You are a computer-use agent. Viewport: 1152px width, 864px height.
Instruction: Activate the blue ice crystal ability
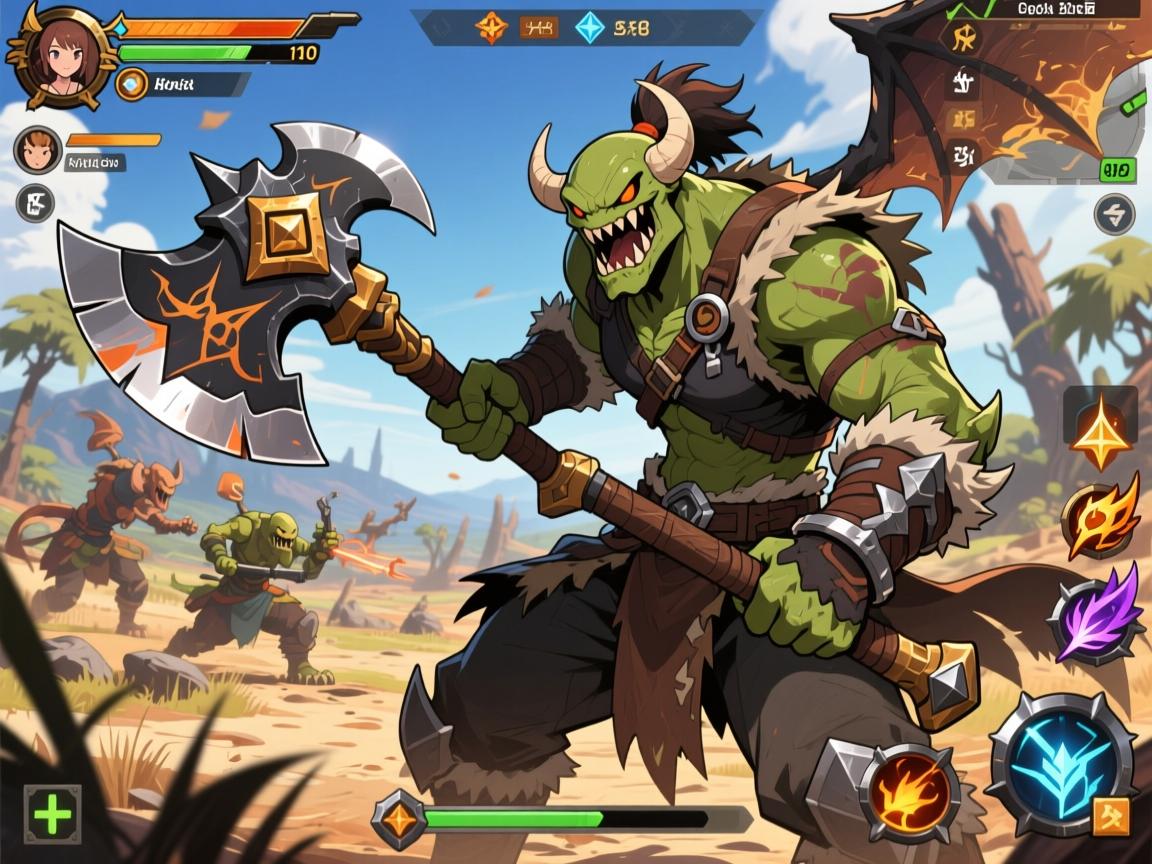click(x=1061, y=763)
